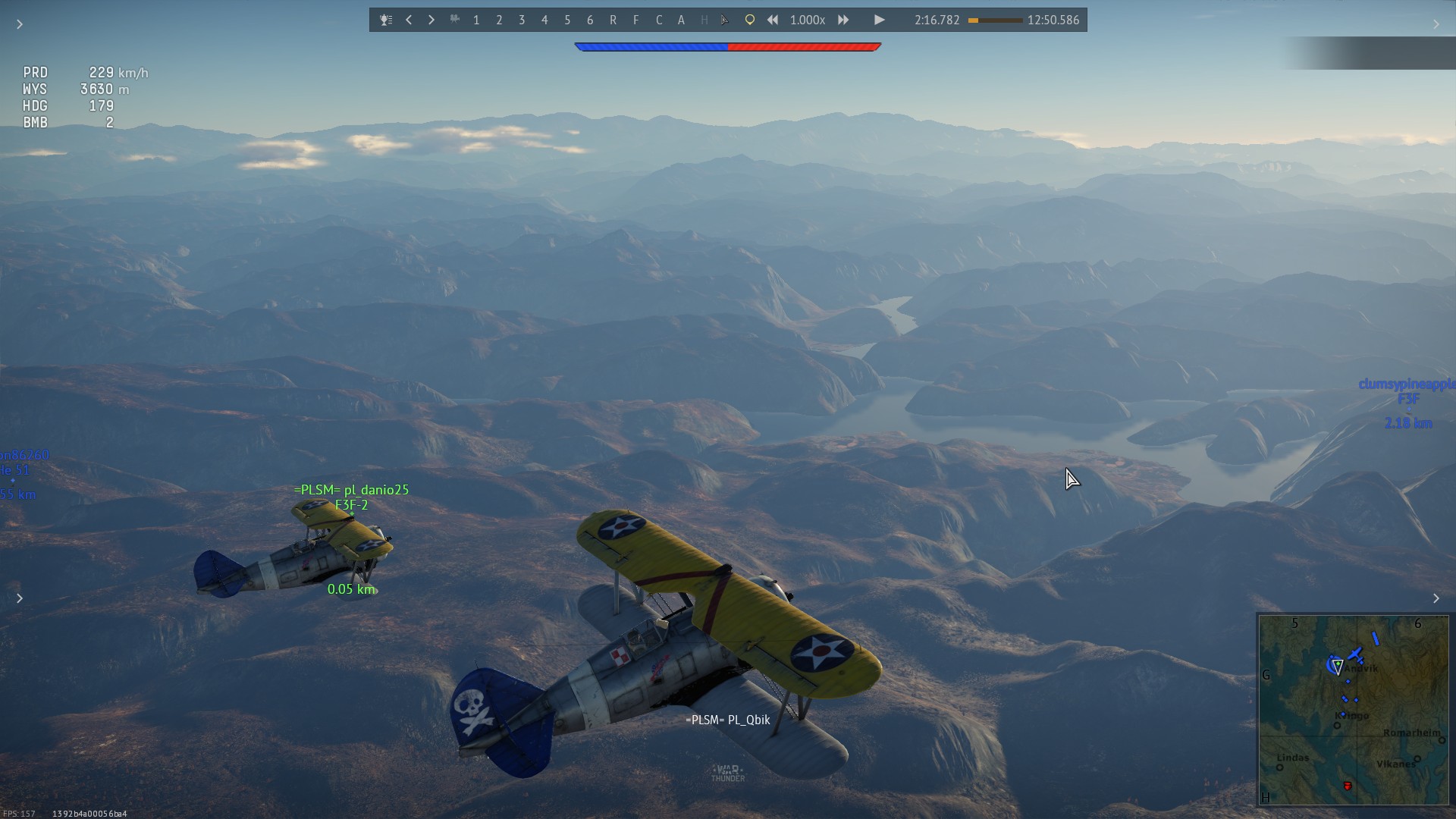The image size is (1456, 819).
Task: Click the camera icon in replay bar
Action: click(x=455, y=20)
